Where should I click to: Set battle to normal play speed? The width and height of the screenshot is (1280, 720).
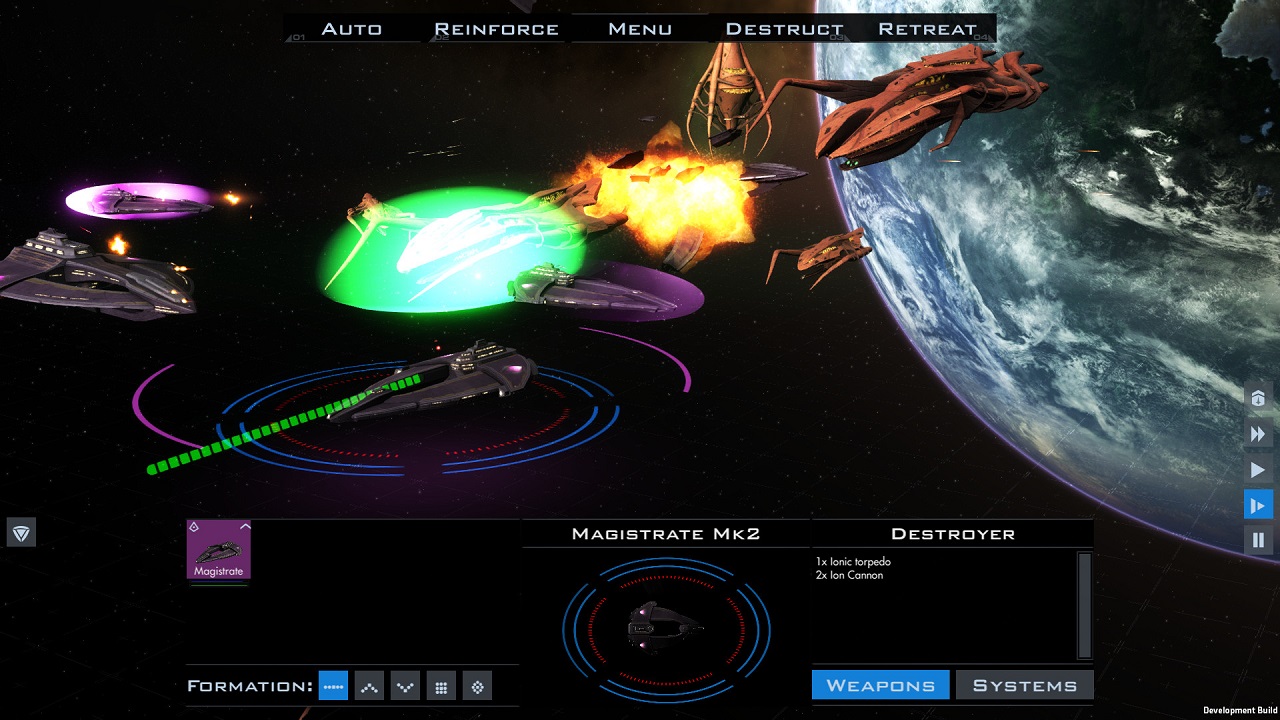pos(1258,470)
